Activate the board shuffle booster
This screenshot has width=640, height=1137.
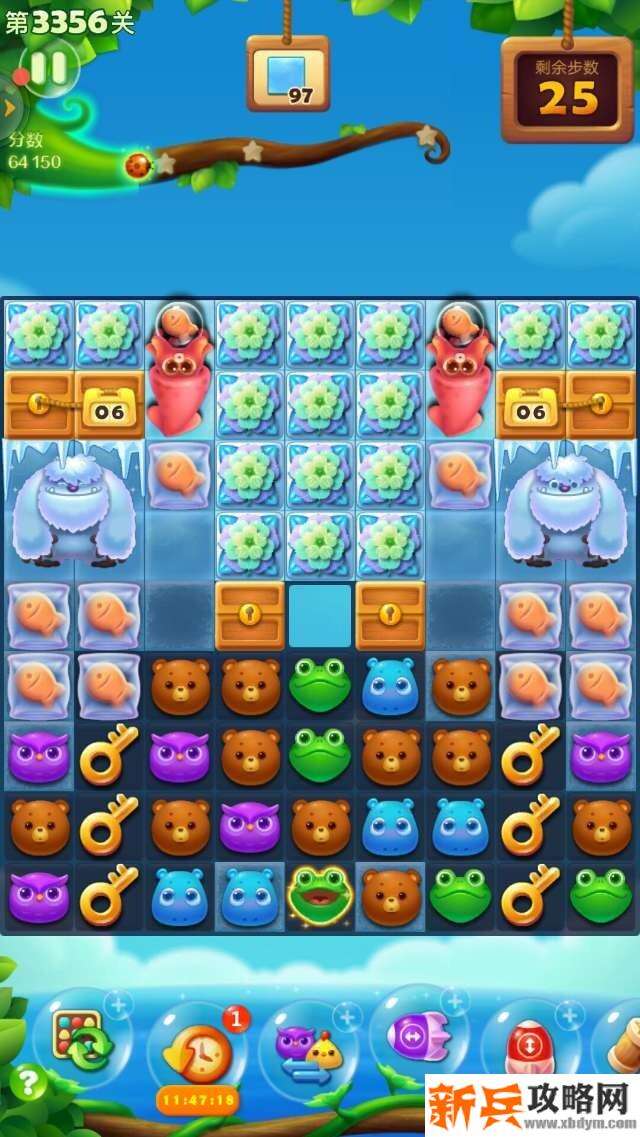tap(82, 1038)
